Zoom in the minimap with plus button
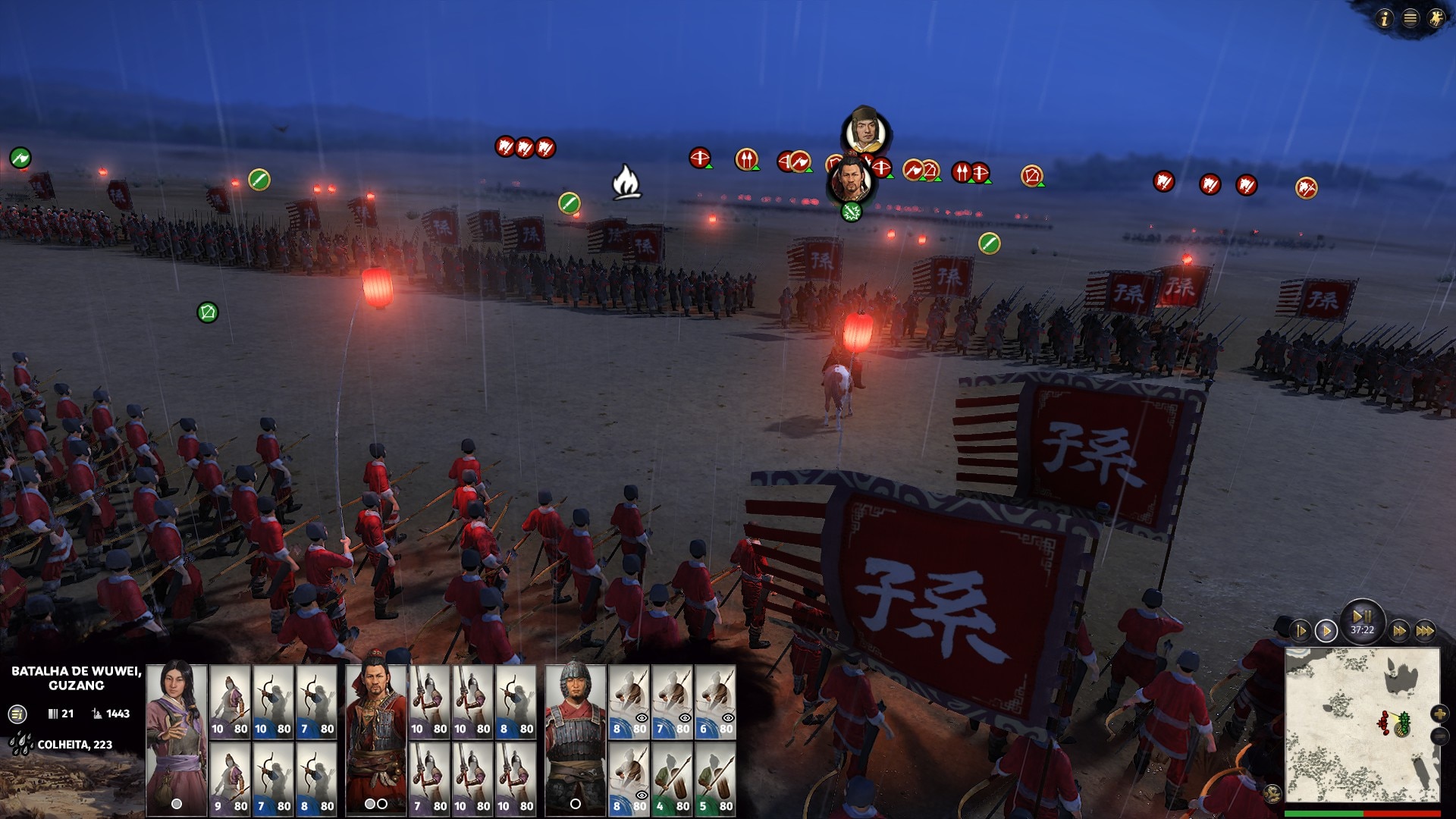The width and height of the screenshot is (1456, 819). [x=1439, y=714]
